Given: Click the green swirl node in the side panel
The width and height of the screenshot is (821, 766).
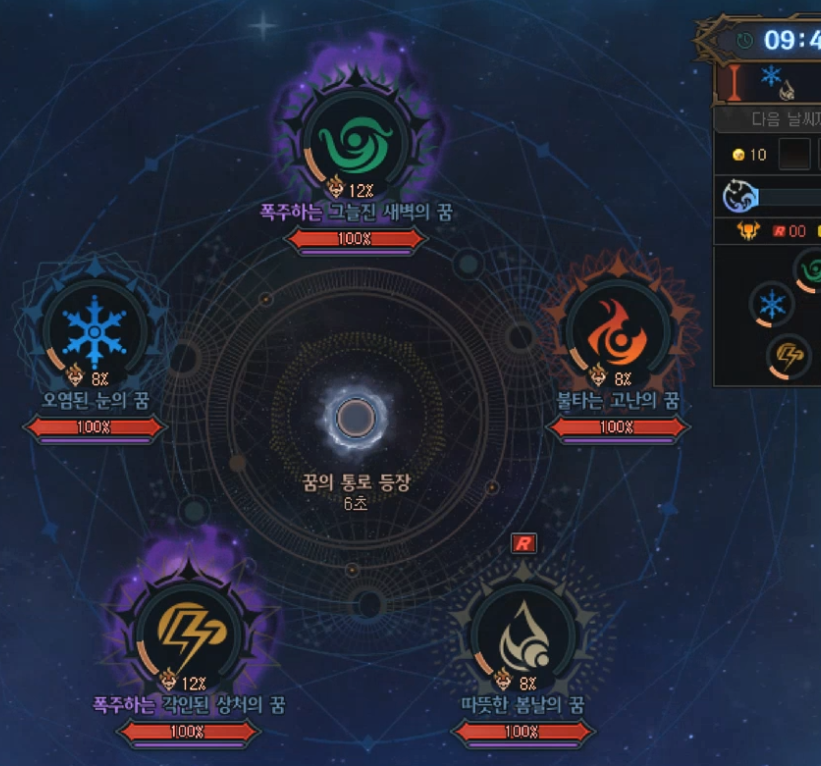Looking at the screenshot, I should click(811, 270).
